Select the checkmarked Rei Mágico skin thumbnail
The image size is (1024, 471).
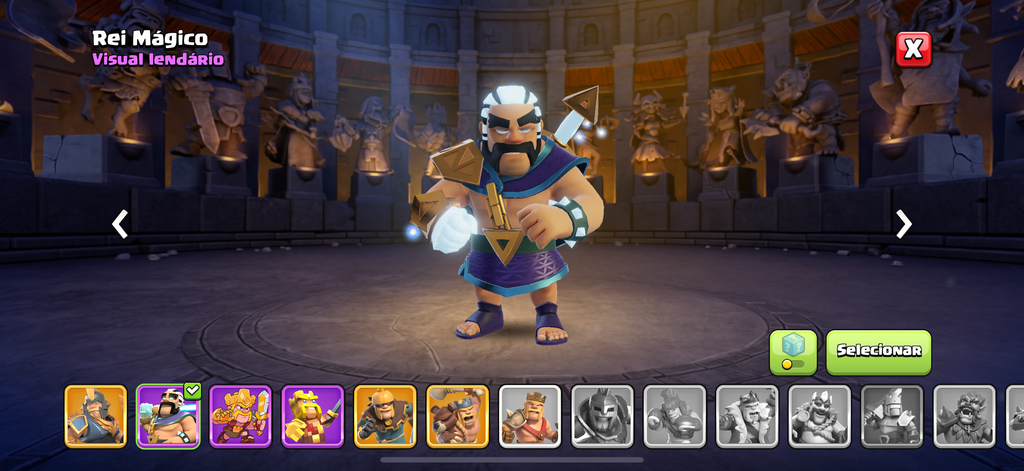[x=168, y=415]
